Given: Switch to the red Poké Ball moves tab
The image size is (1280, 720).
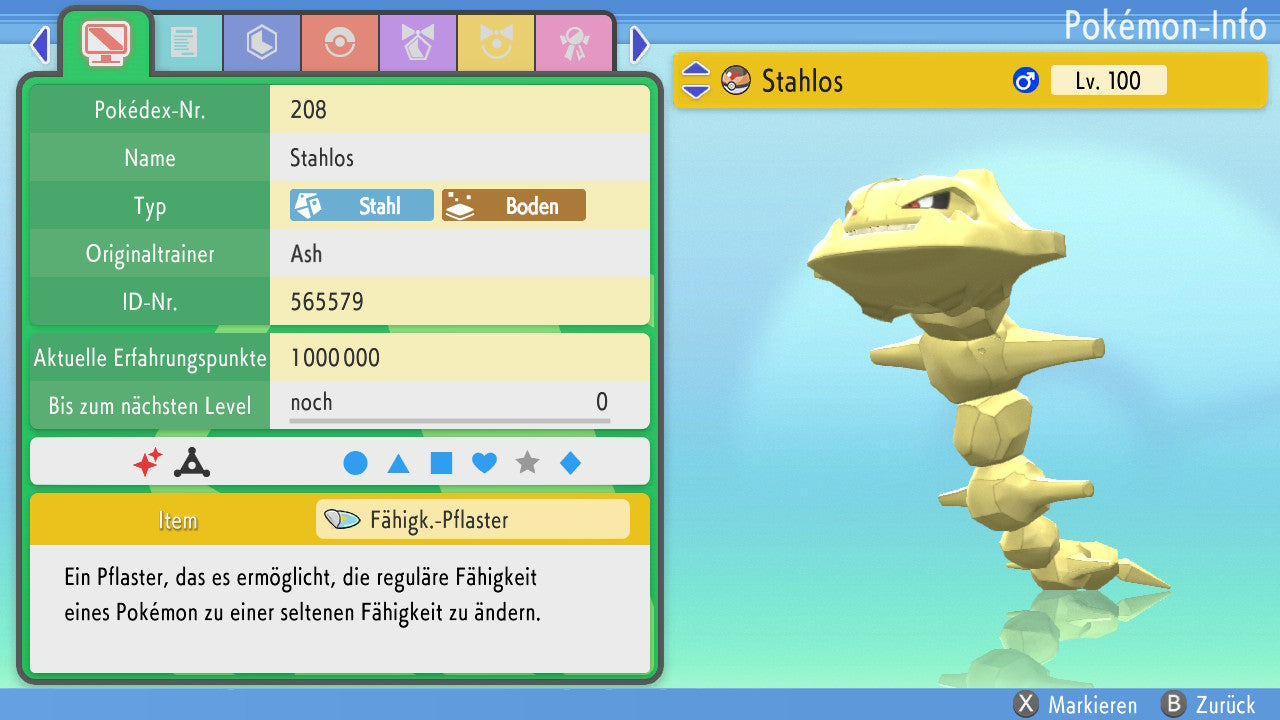Looking at the screenshot, I should [x=340, y=44].
